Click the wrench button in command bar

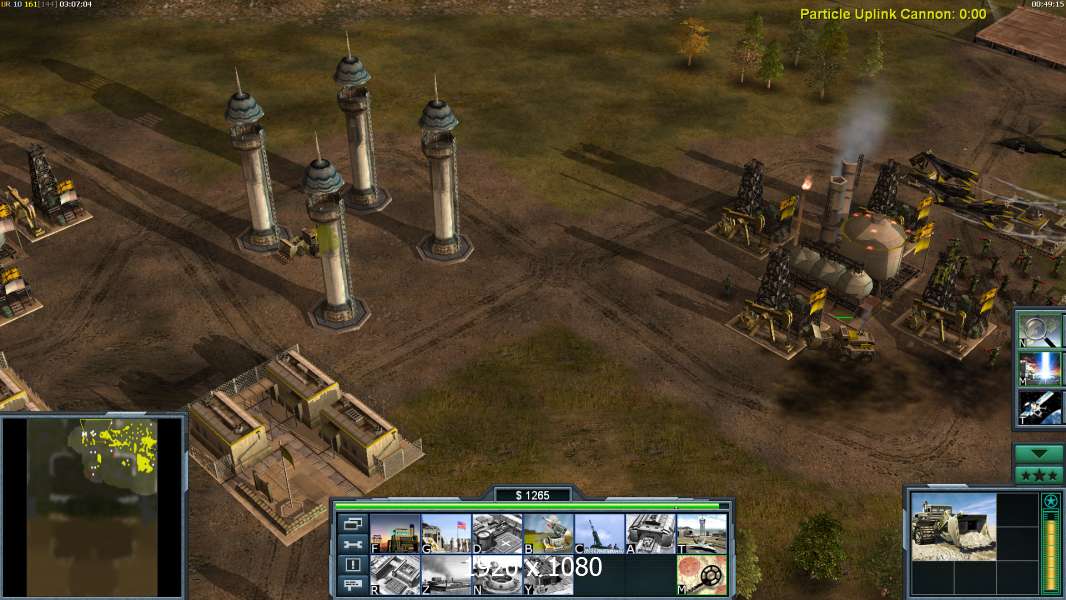(x=352, y=544)
